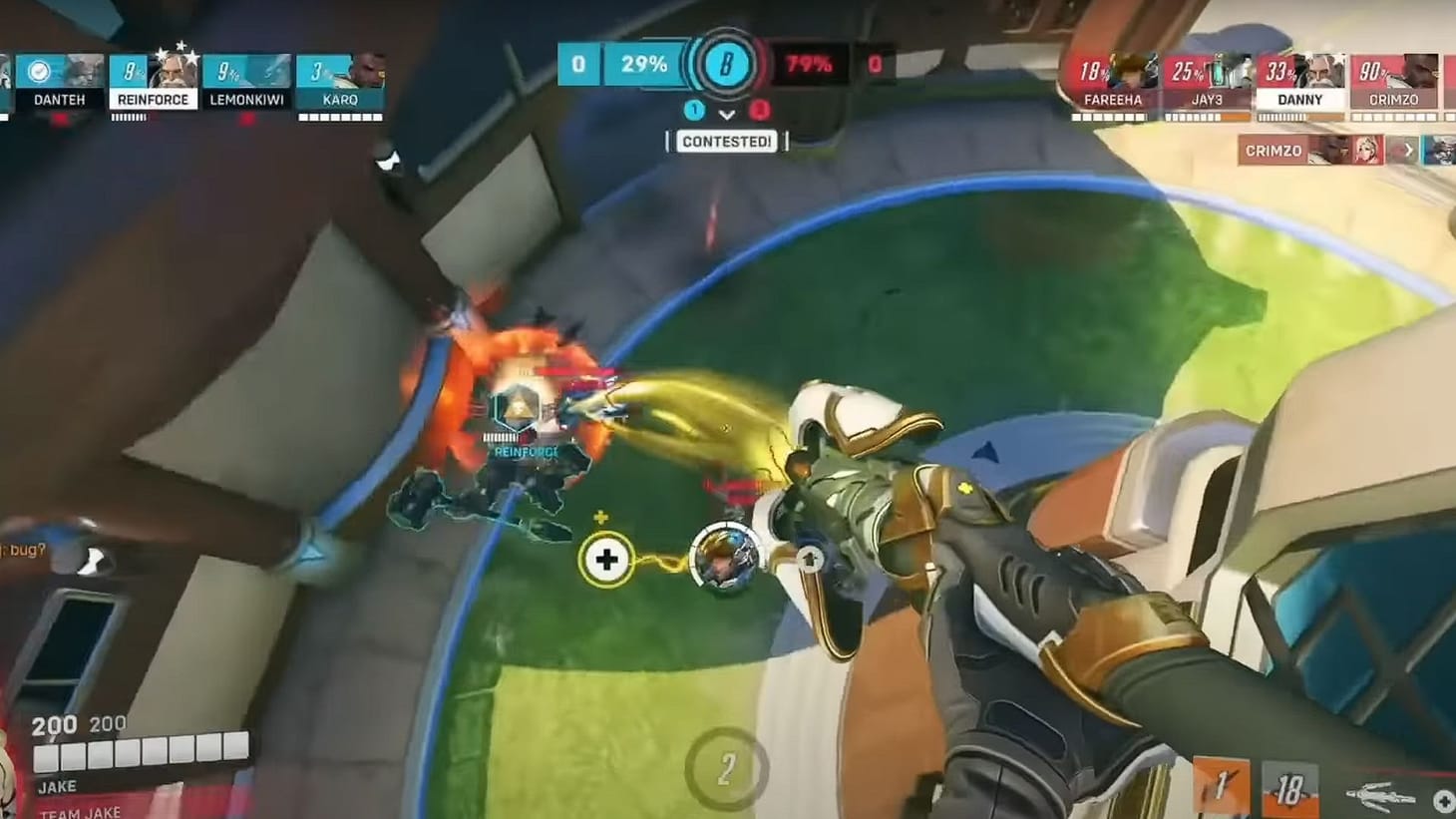Click the resurrect body icon near ammo counter
The image size is (1456, 819).
pyautogui.click(x=1379, y=795)
